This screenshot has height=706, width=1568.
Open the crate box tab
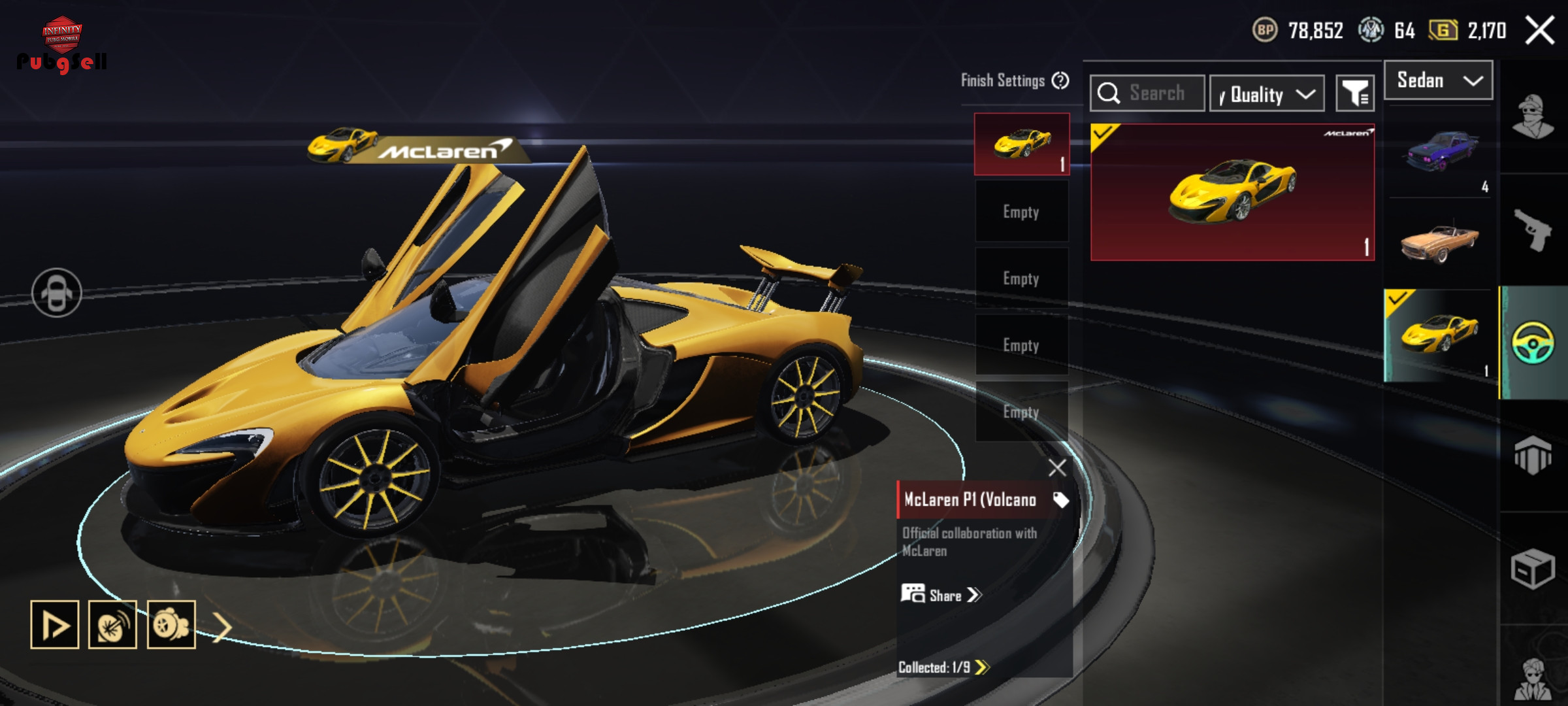click(1532, 569)
